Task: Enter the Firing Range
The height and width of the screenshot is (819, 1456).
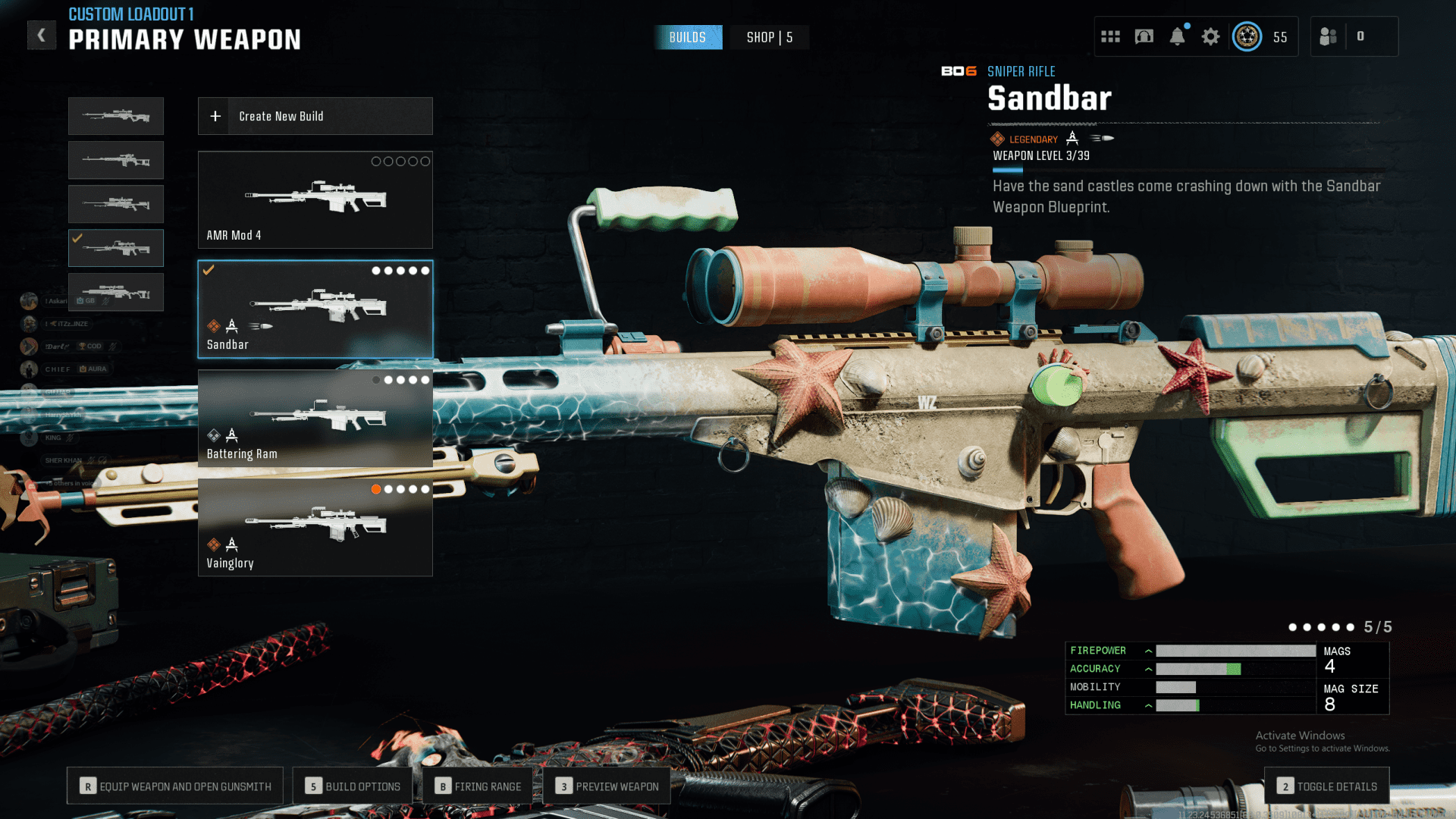Action: pyautogui.click(x=479, y=786)
